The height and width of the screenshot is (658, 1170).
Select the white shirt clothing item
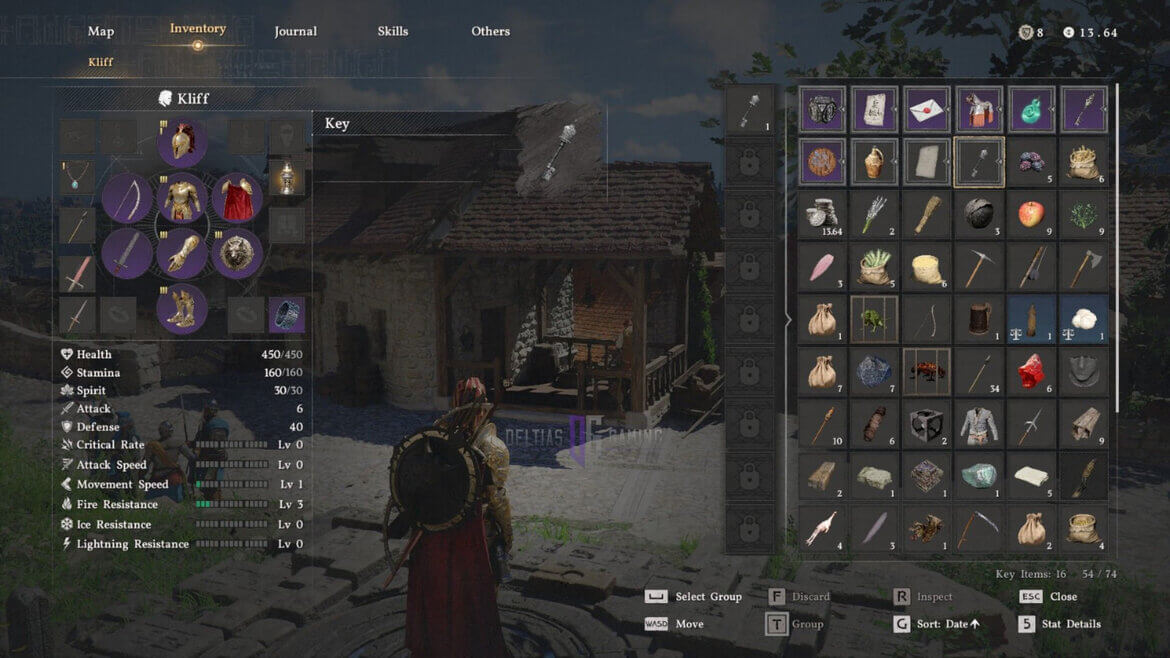coord(979,424)
